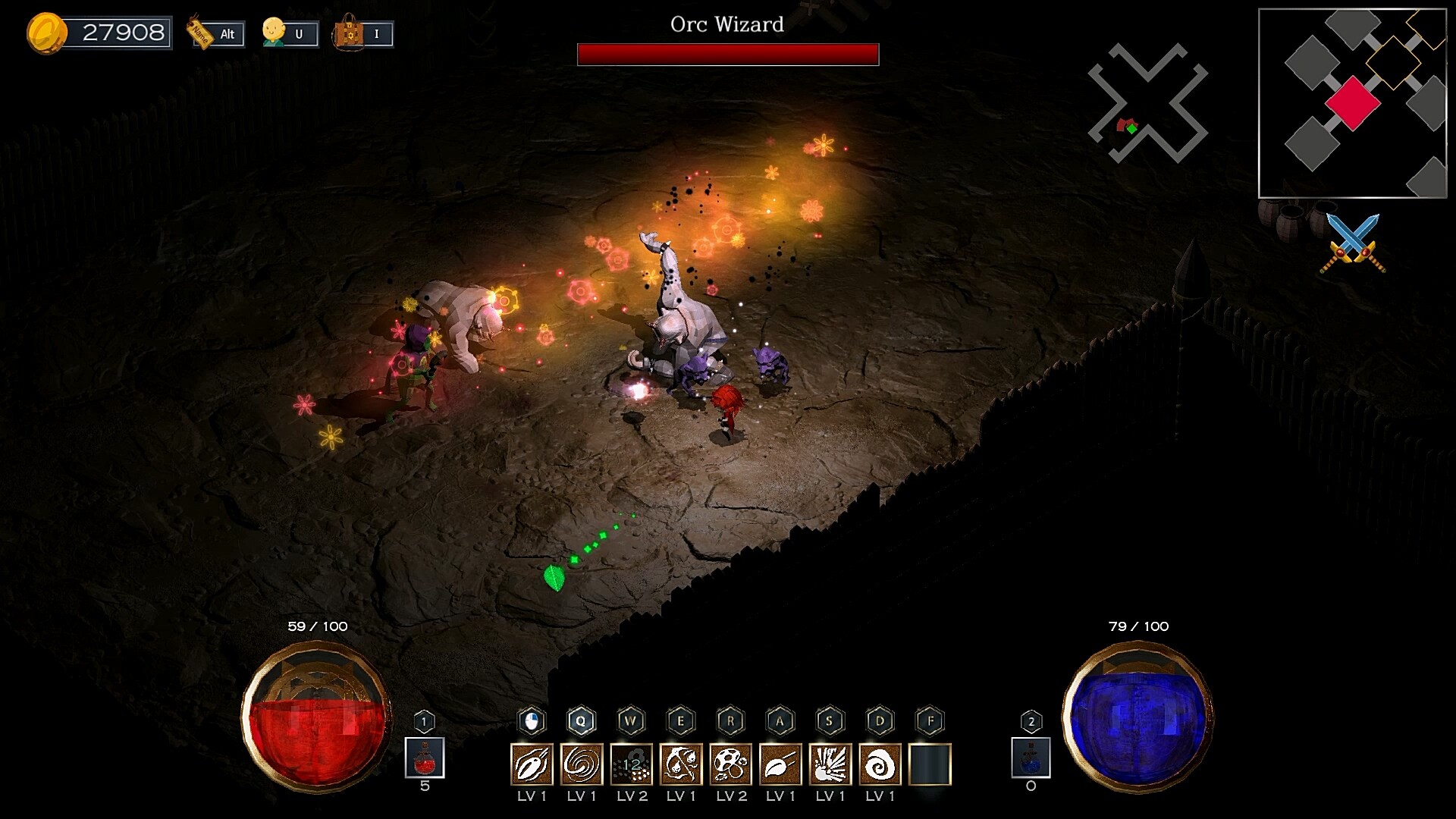Activate the scythe with droplets skill
The image size is (1456, 819).
coord(681,764)
